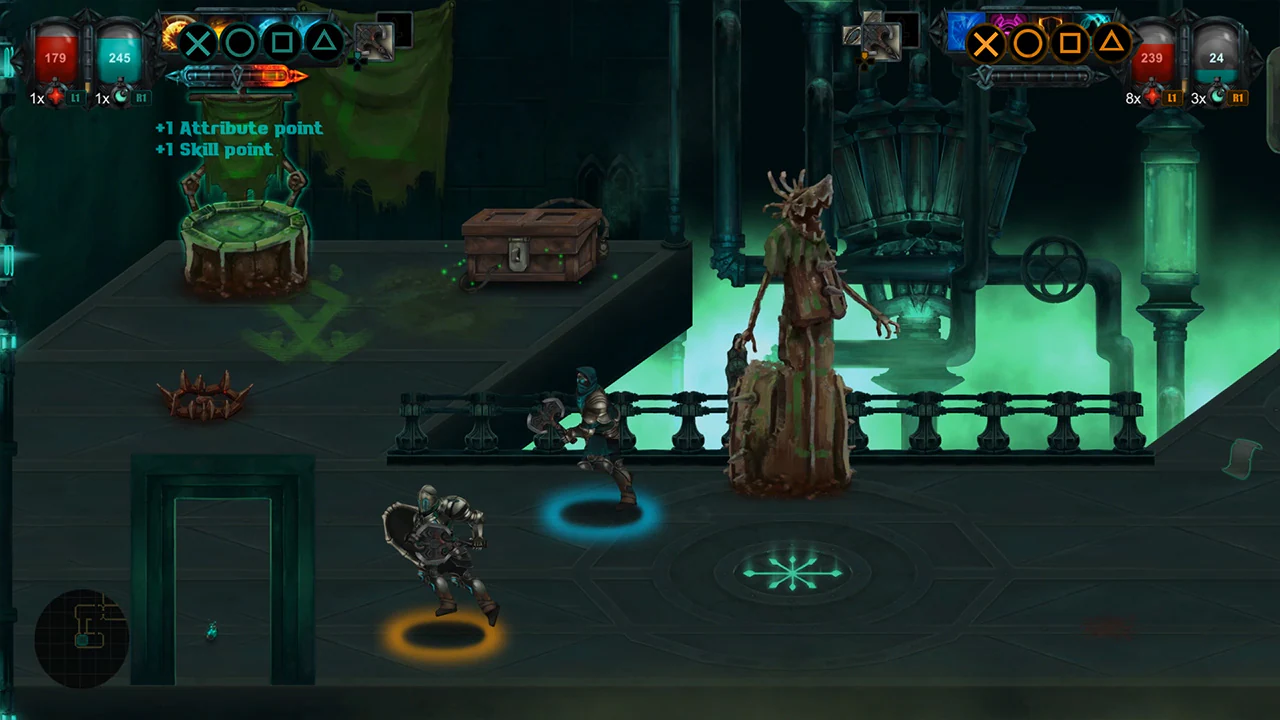
Task: Click Player 1's L1 health potion icon
Action: [x=57, y=97]
